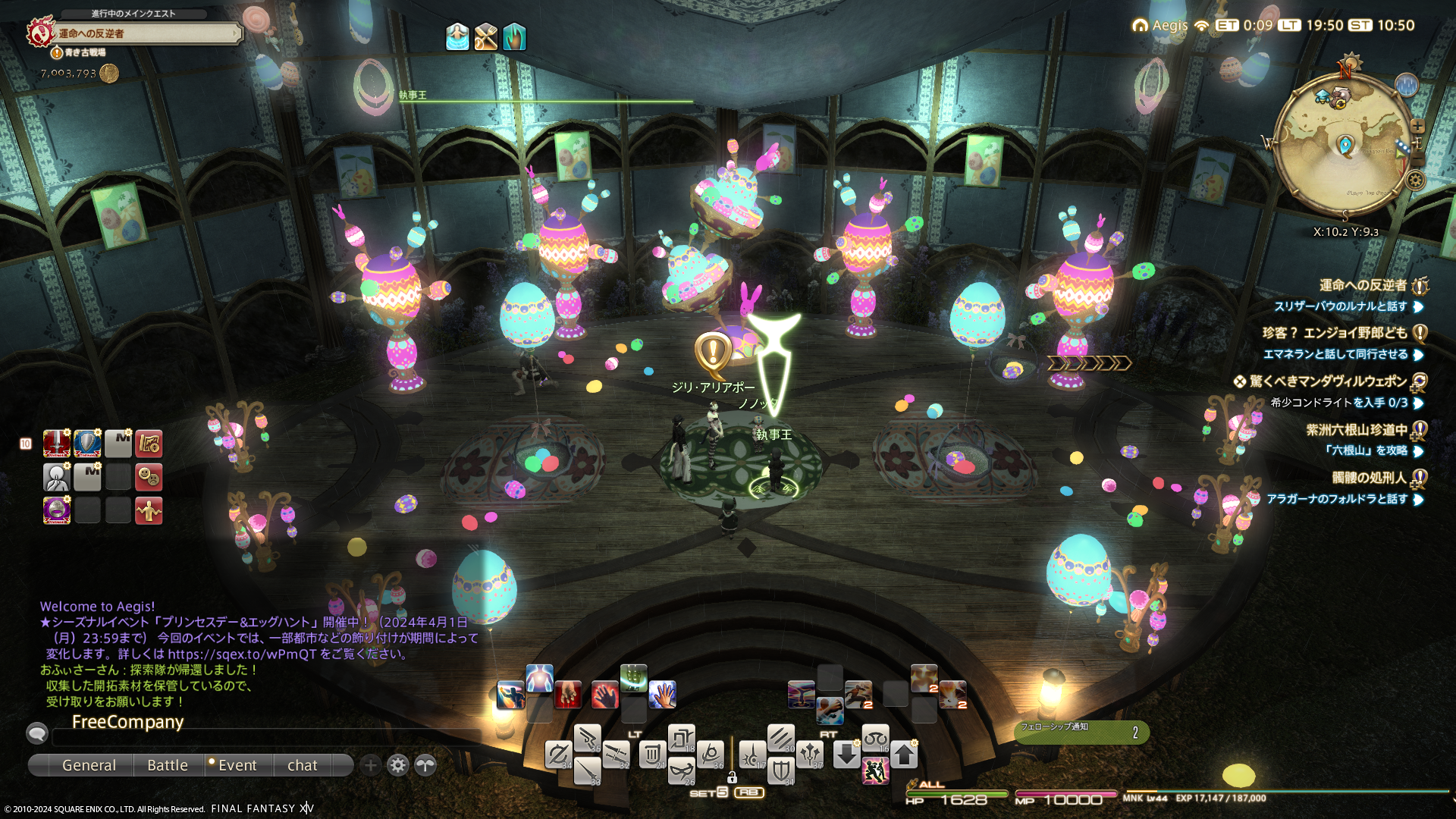Open the chat channel speech-bubble selector
The image size is (1456, 819).
37,733
